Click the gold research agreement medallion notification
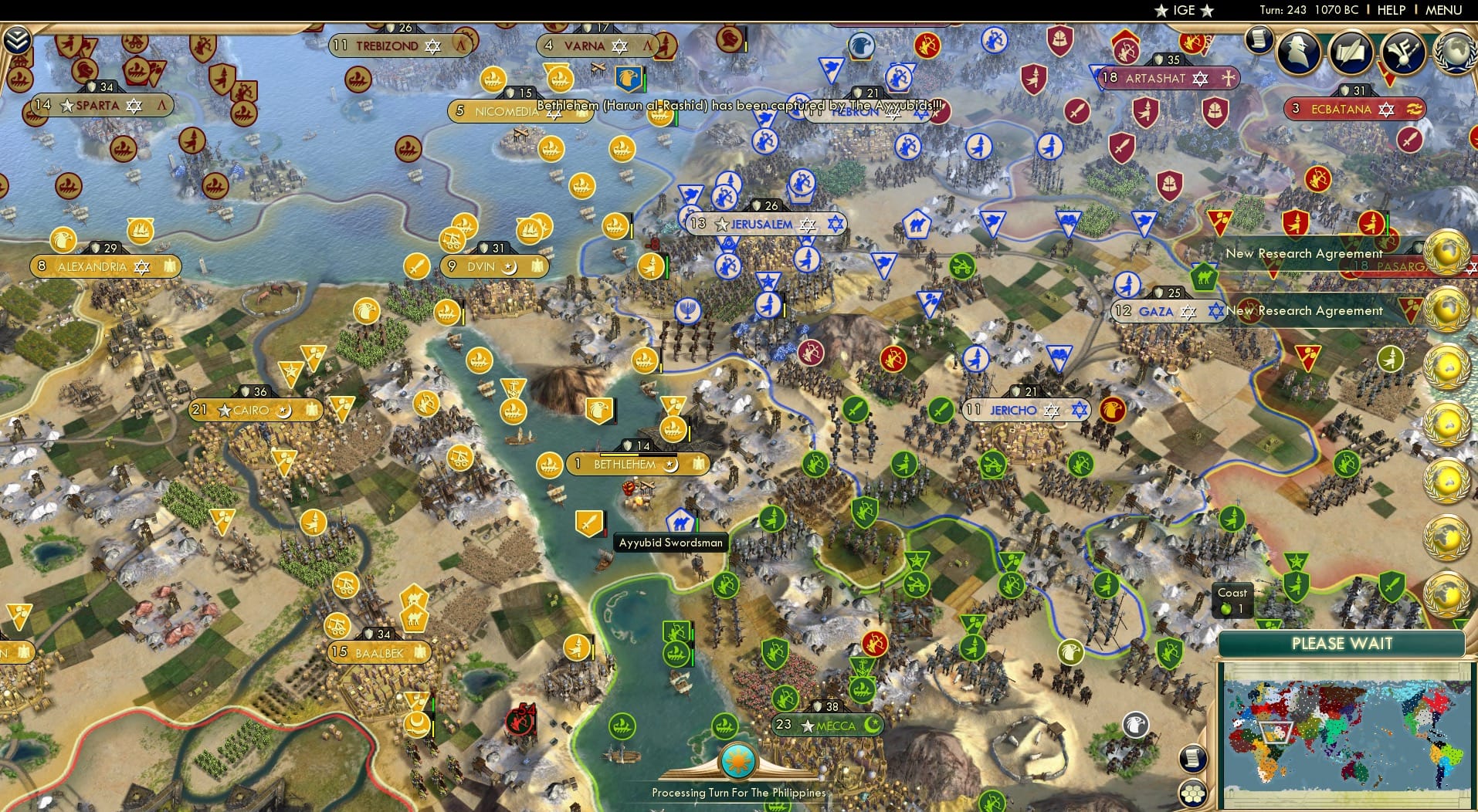The height and width of the screenshot is (812, 1478). [1447, 253]
